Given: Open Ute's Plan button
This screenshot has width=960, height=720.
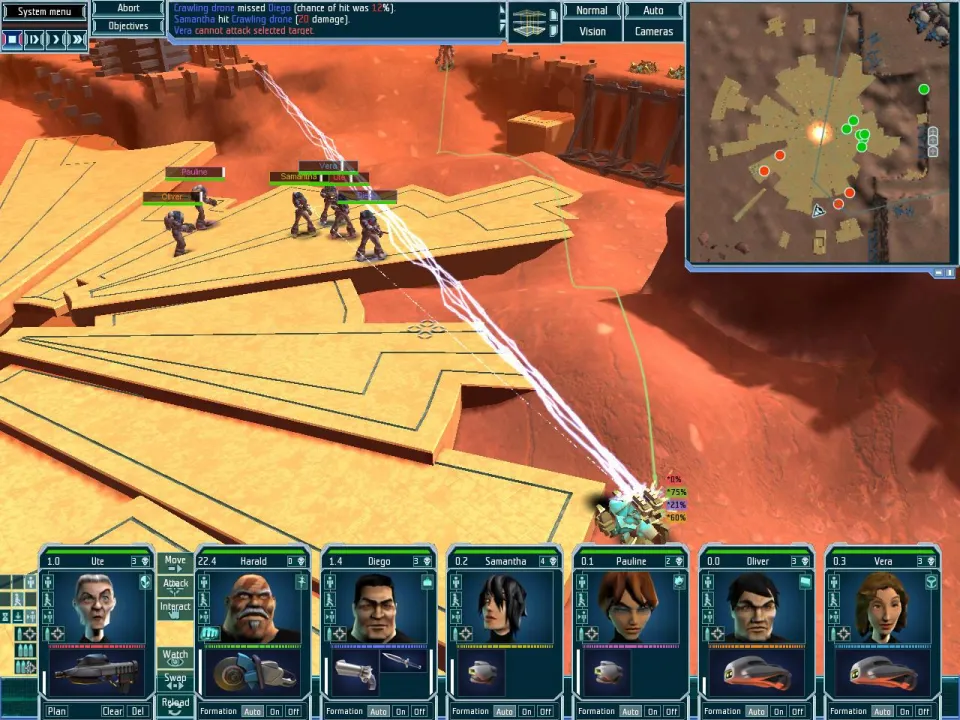Looking at the screenshot, I should point(57,711).
